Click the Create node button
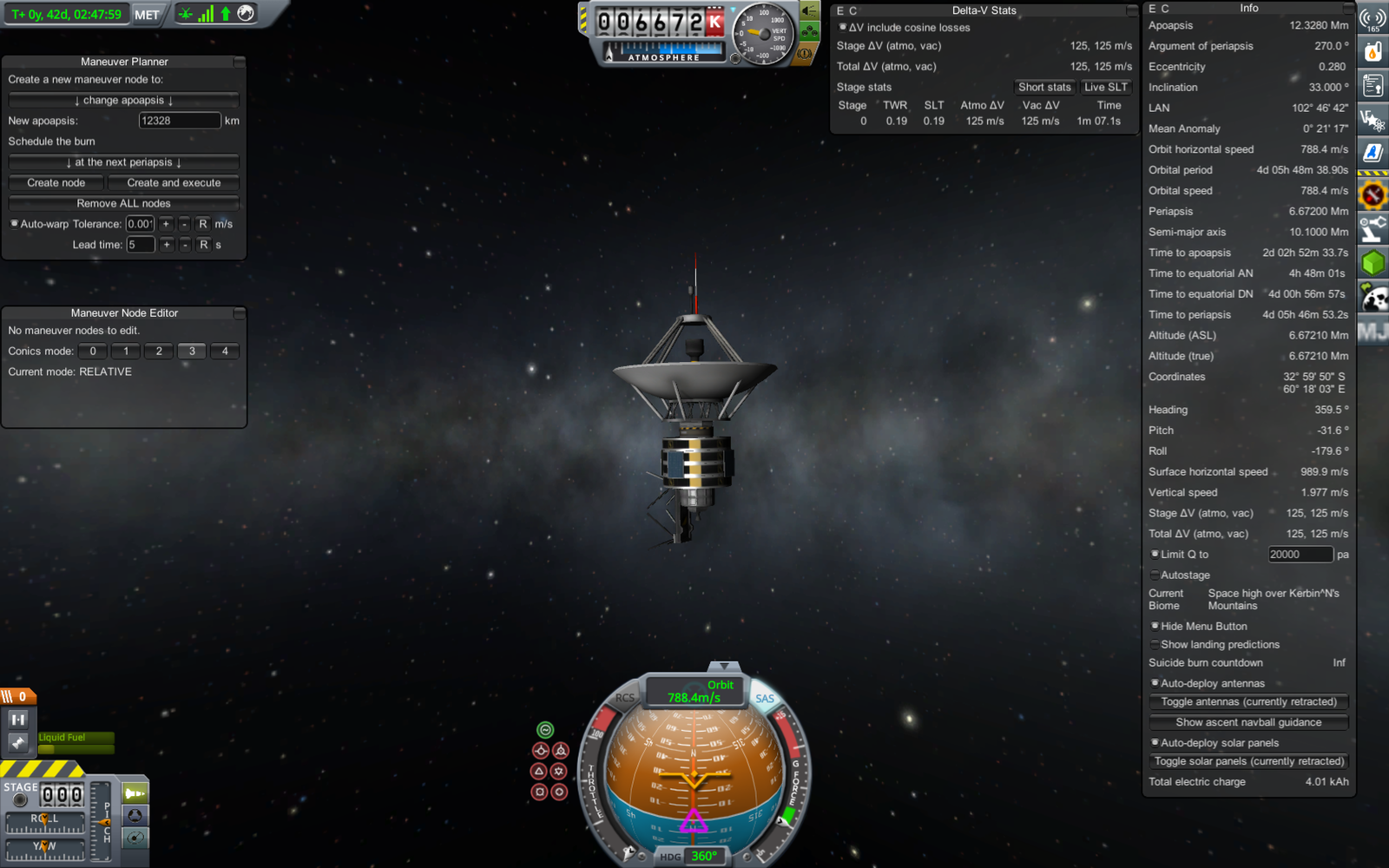Viewport: 1389px width, 868px height. [x=56, y=183]
